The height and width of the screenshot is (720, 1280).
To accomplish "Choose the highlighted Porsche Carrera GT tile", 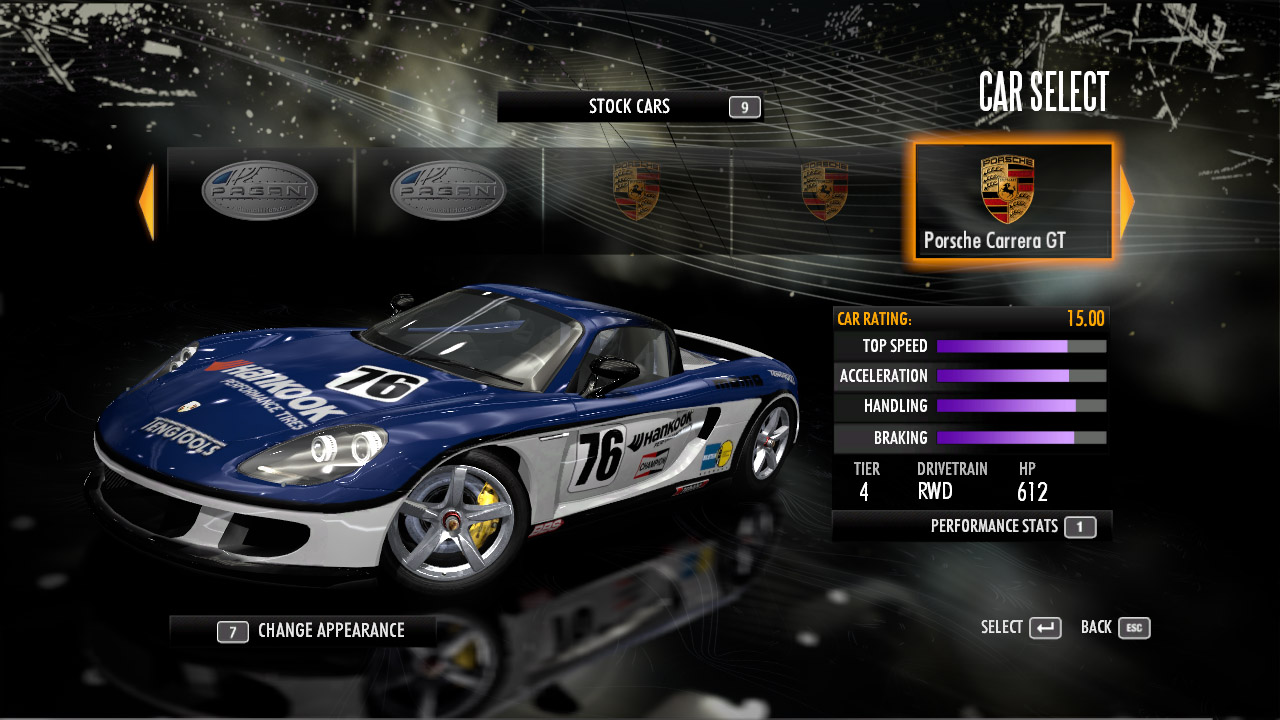I will pos(1013,201).
